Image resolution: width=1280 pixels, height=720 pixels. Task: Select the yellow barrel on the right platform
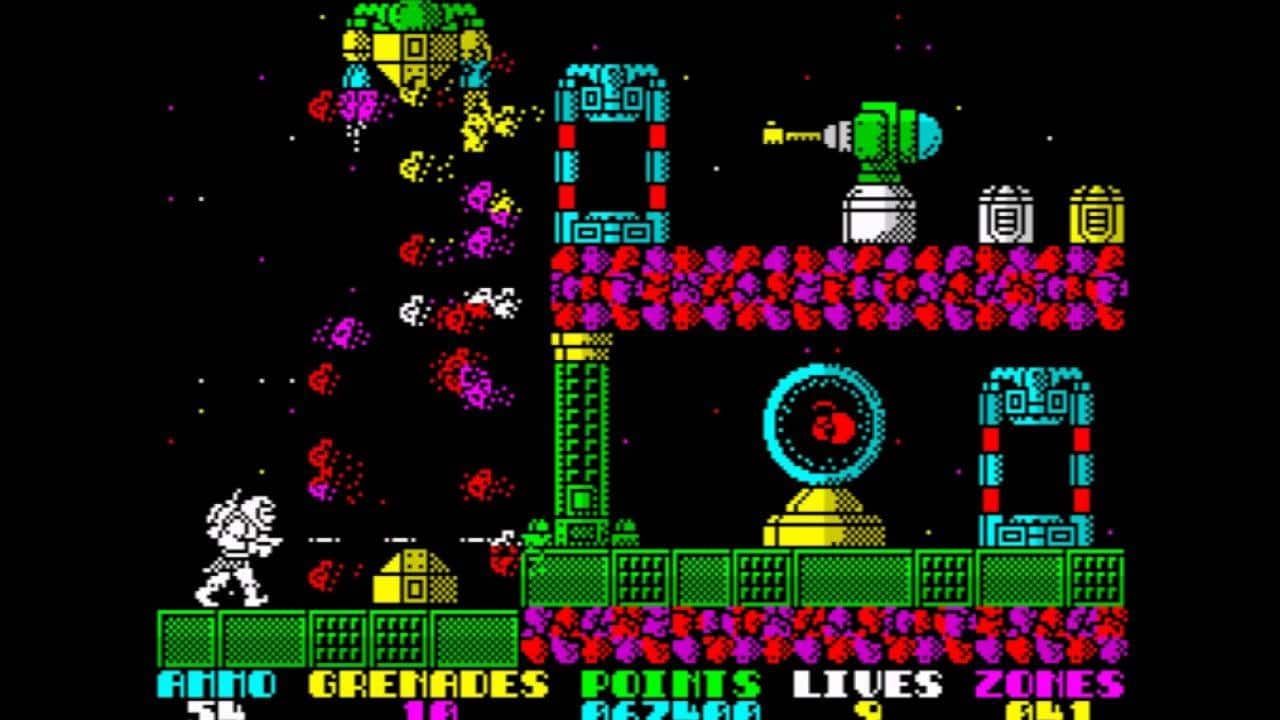(1097, 210)
